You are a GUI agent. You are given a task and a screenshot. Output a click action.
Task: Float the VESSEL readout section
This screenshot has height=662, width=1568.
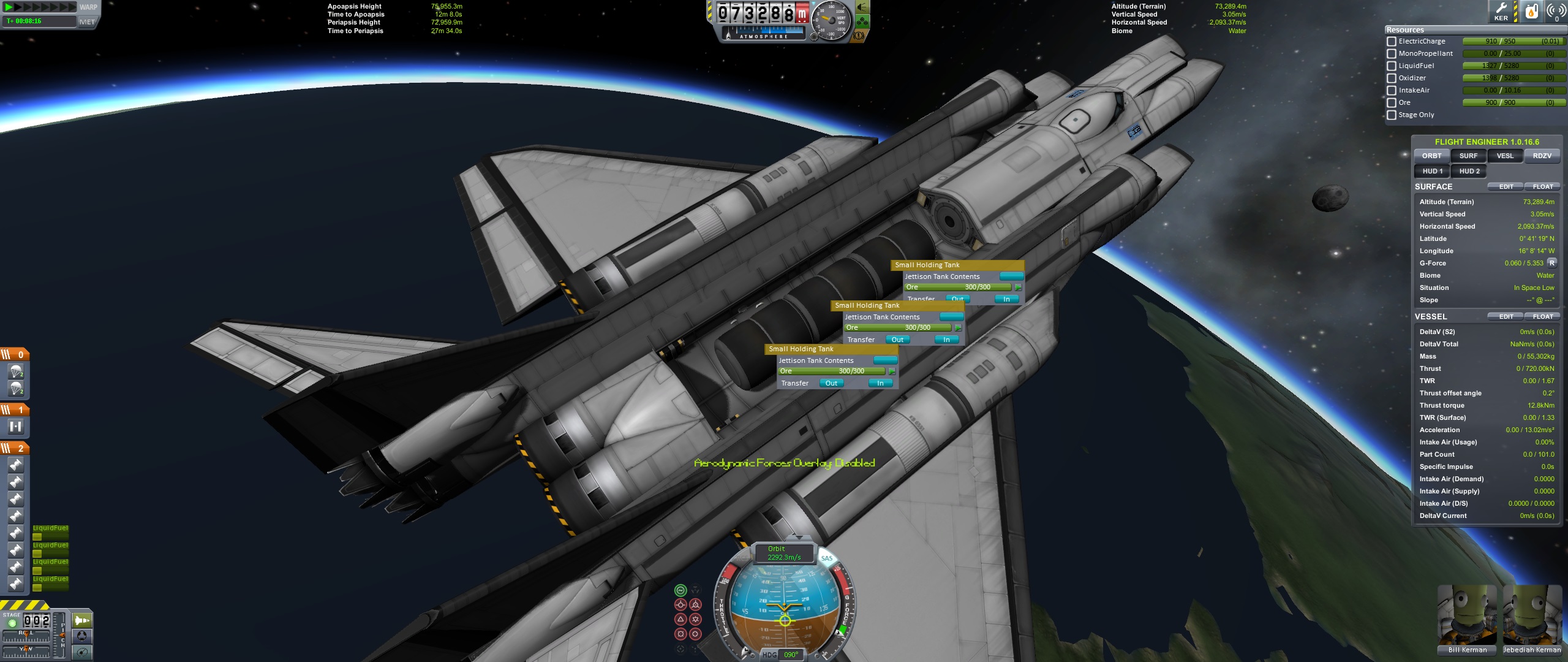click(1542, 316)
